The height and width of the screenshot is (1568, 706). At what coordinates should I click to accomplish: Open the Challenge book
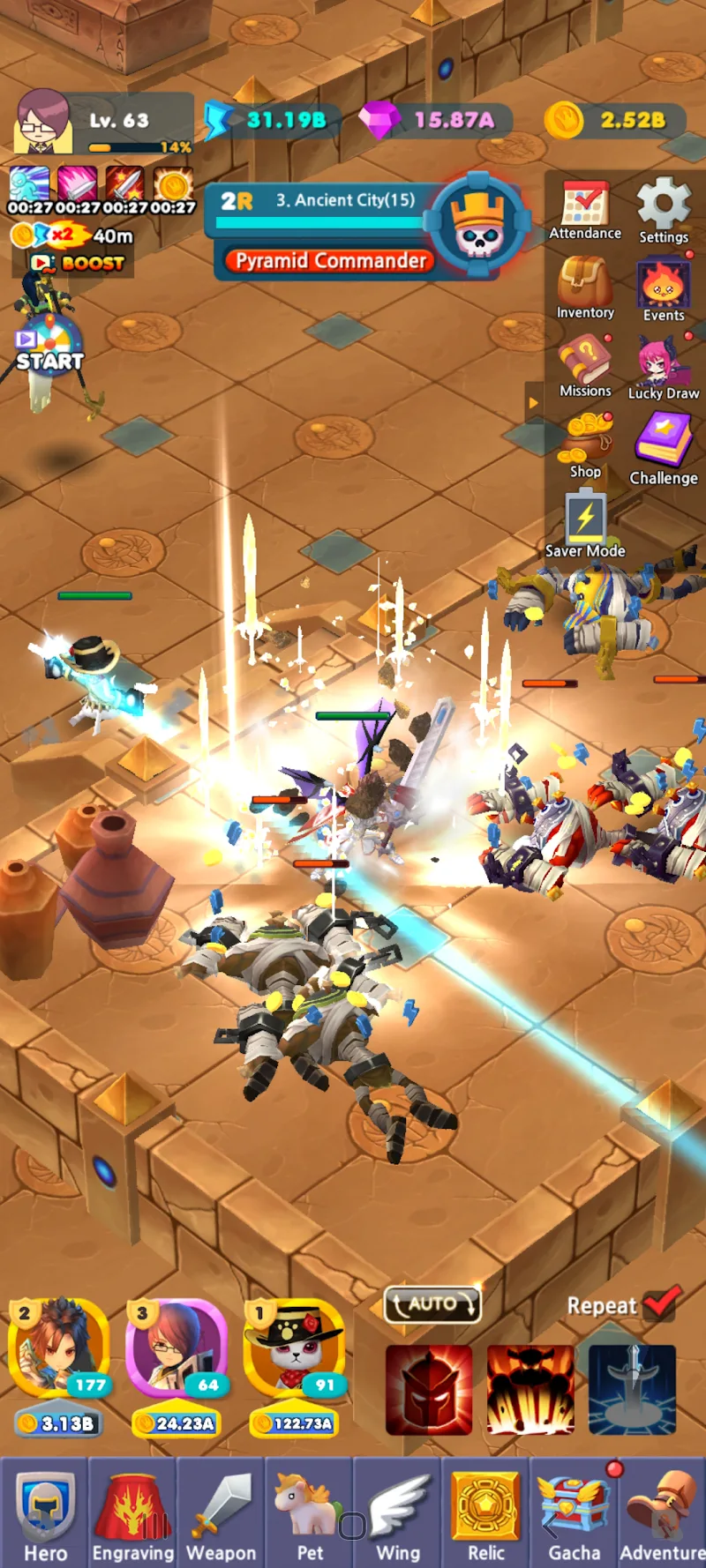pos(664,448)
